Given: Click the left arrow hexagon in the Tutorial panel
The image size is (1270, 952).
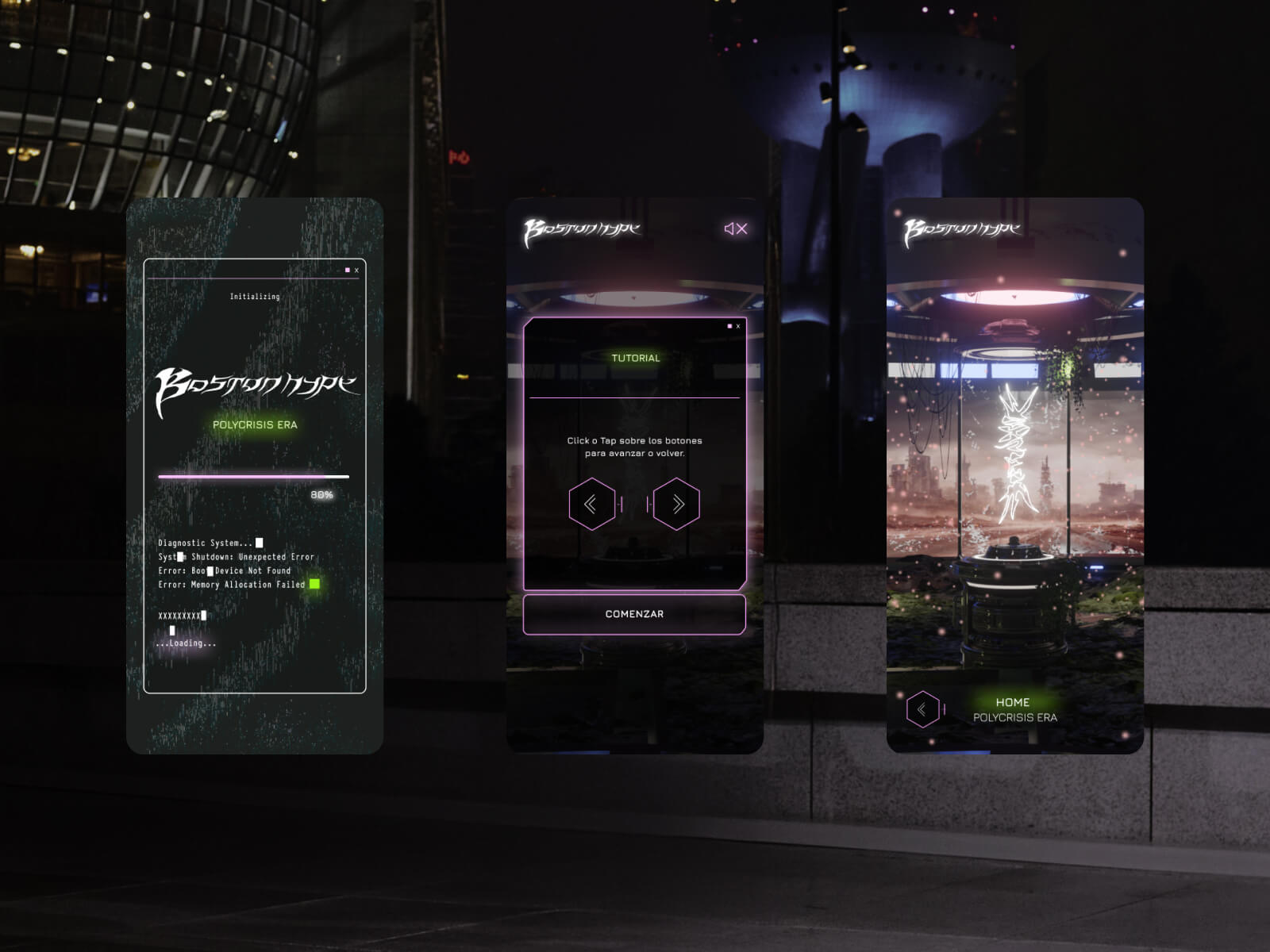Looking at the screenshot, I should coord(591,504).
